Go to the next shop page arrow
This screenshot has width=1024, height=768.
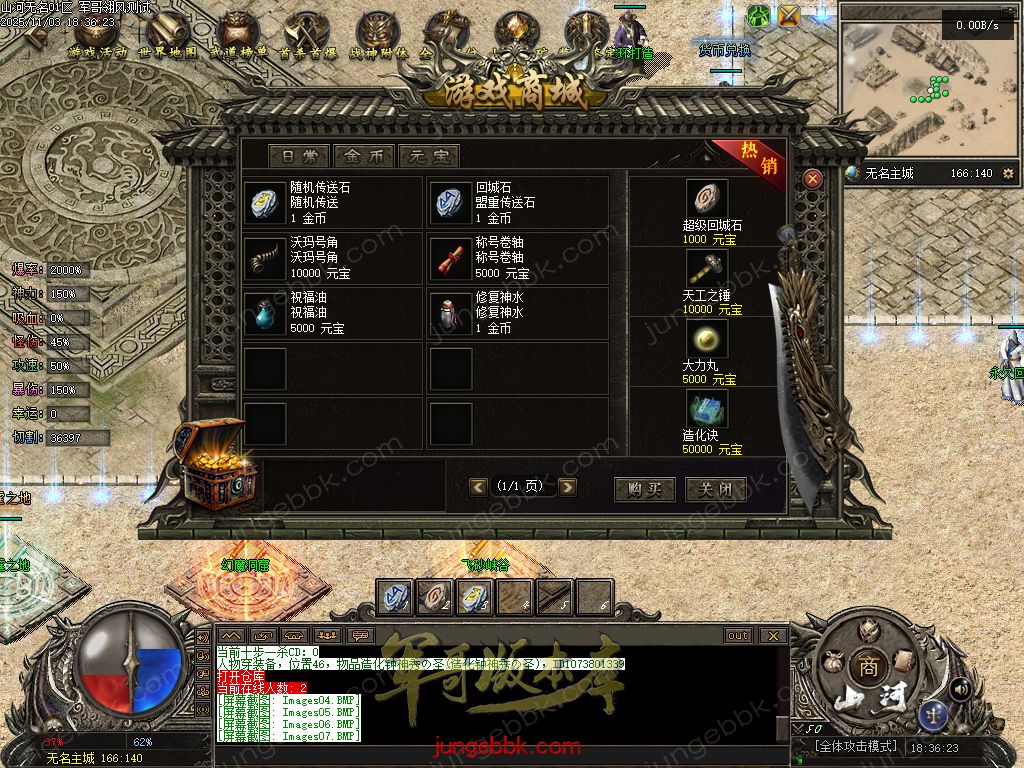568,487
